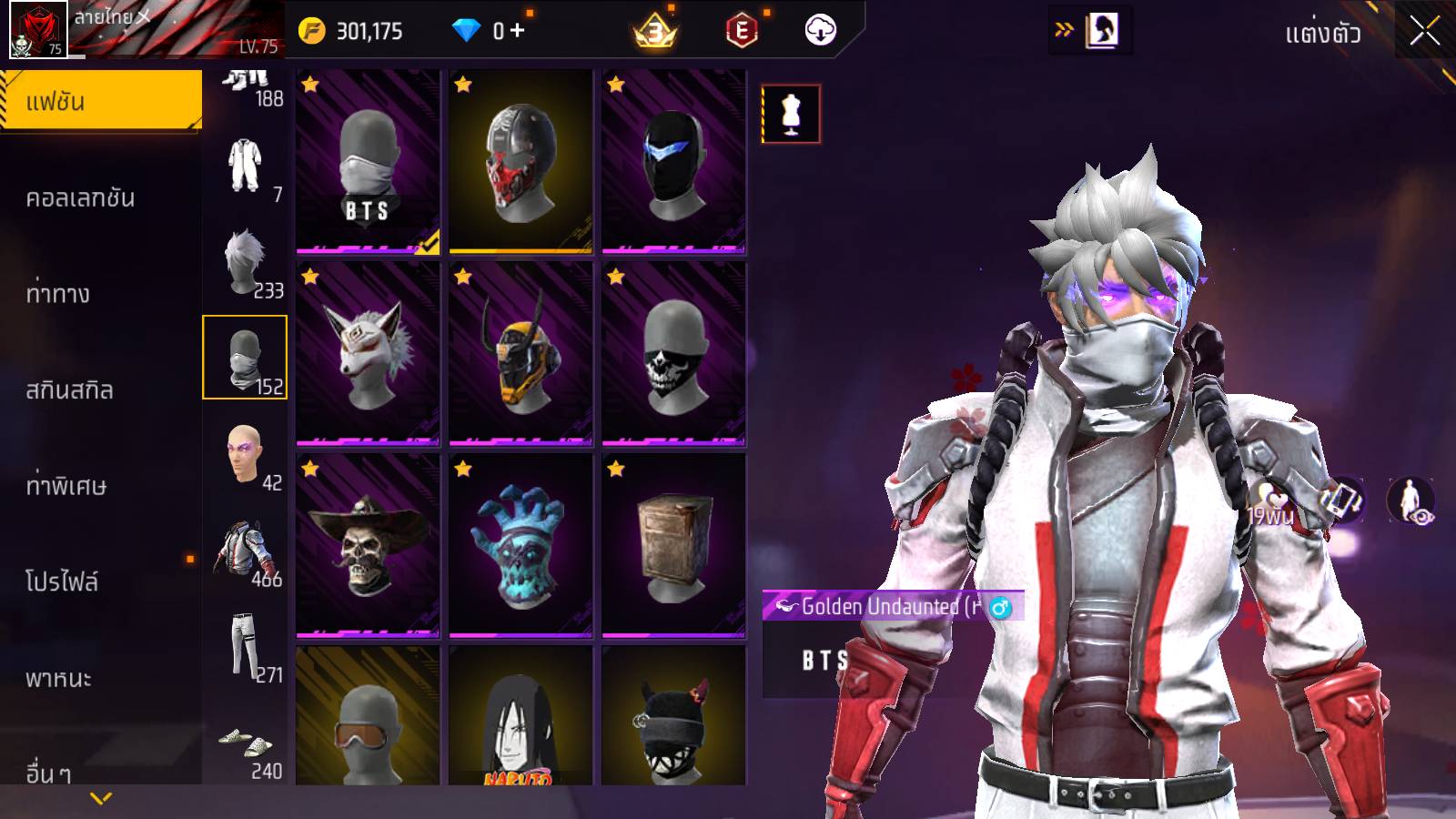Image resolution: width=1456 pixels, height=819 pixels.
Task: Switch to the คอลเลกชัน tab
Action: pos(81,197)
